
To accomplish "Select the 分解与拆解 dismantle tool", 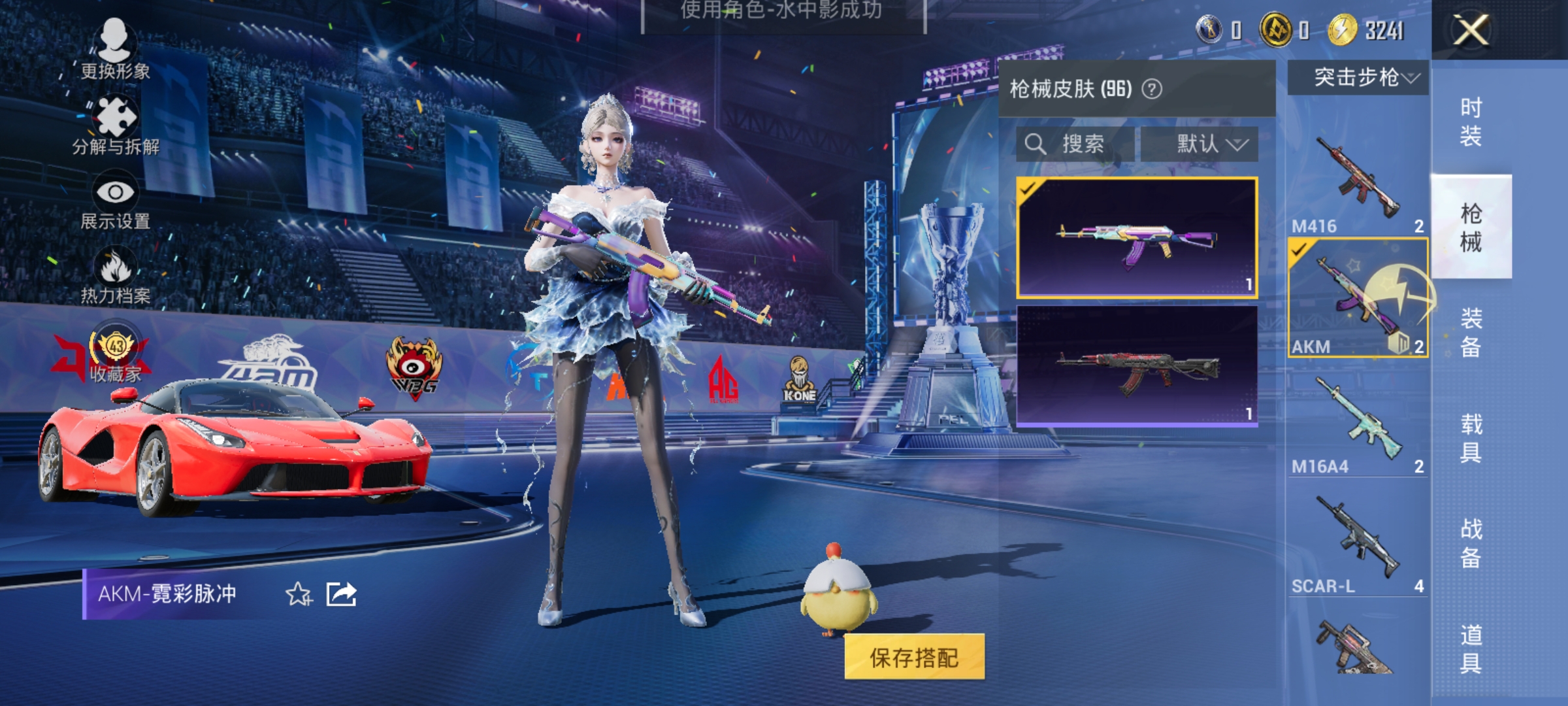I will coord(116,124).
